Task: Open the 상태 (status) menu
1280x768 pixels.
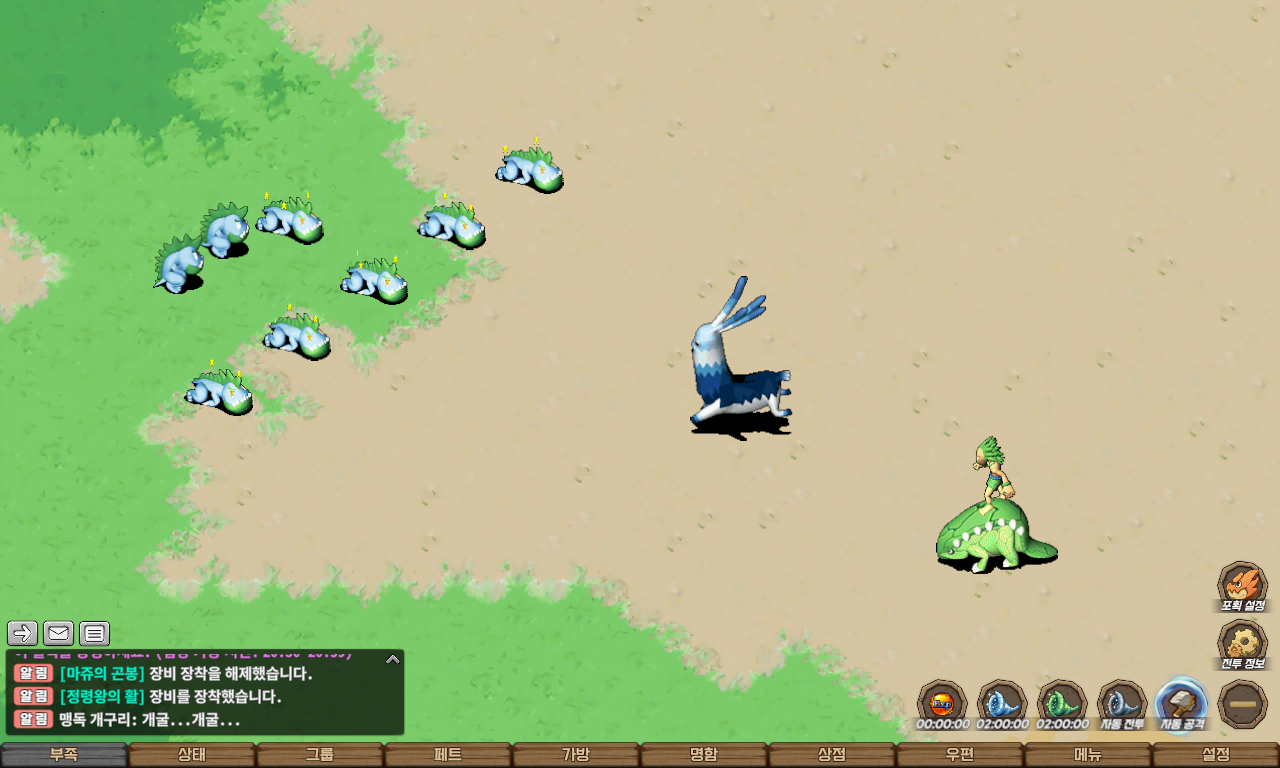Action: pos(192,755)
